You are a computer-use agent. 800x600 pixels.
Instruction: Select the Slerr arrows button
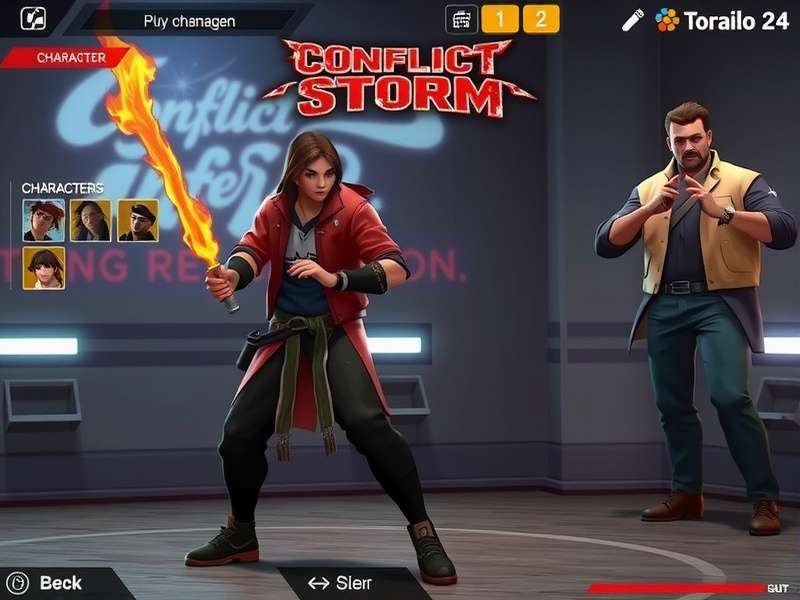point(340,583)
